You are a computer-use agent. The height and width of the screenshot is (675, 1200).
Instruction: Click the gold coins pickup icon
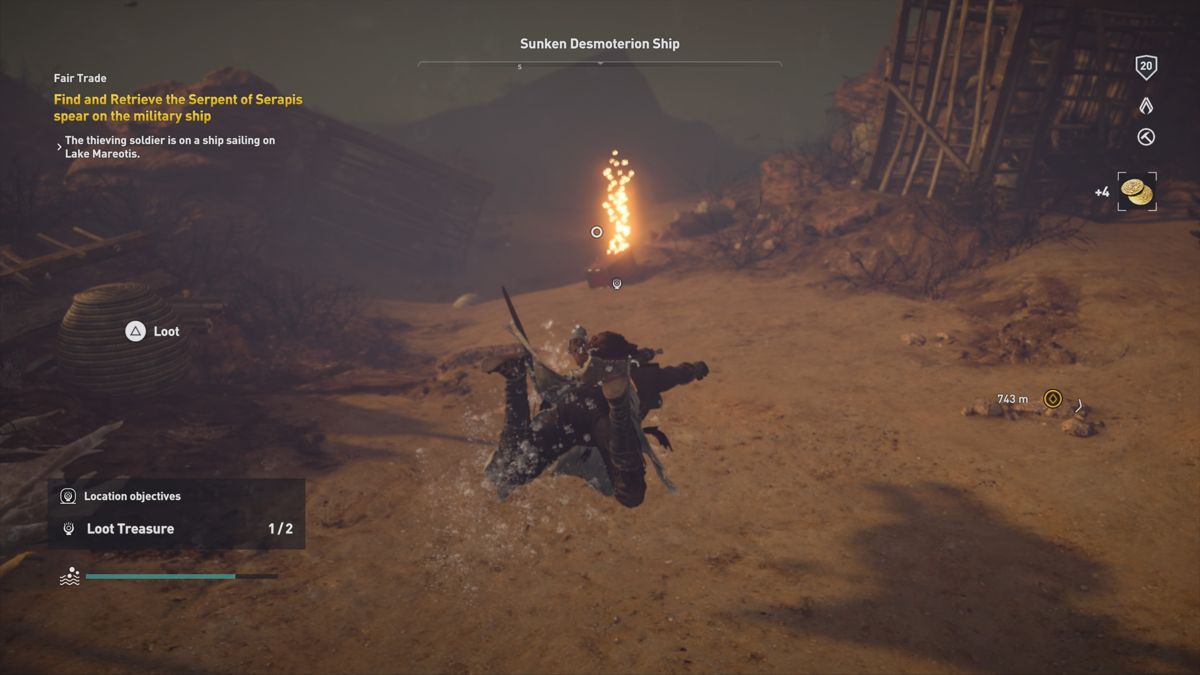click(x=1136, y=192)
